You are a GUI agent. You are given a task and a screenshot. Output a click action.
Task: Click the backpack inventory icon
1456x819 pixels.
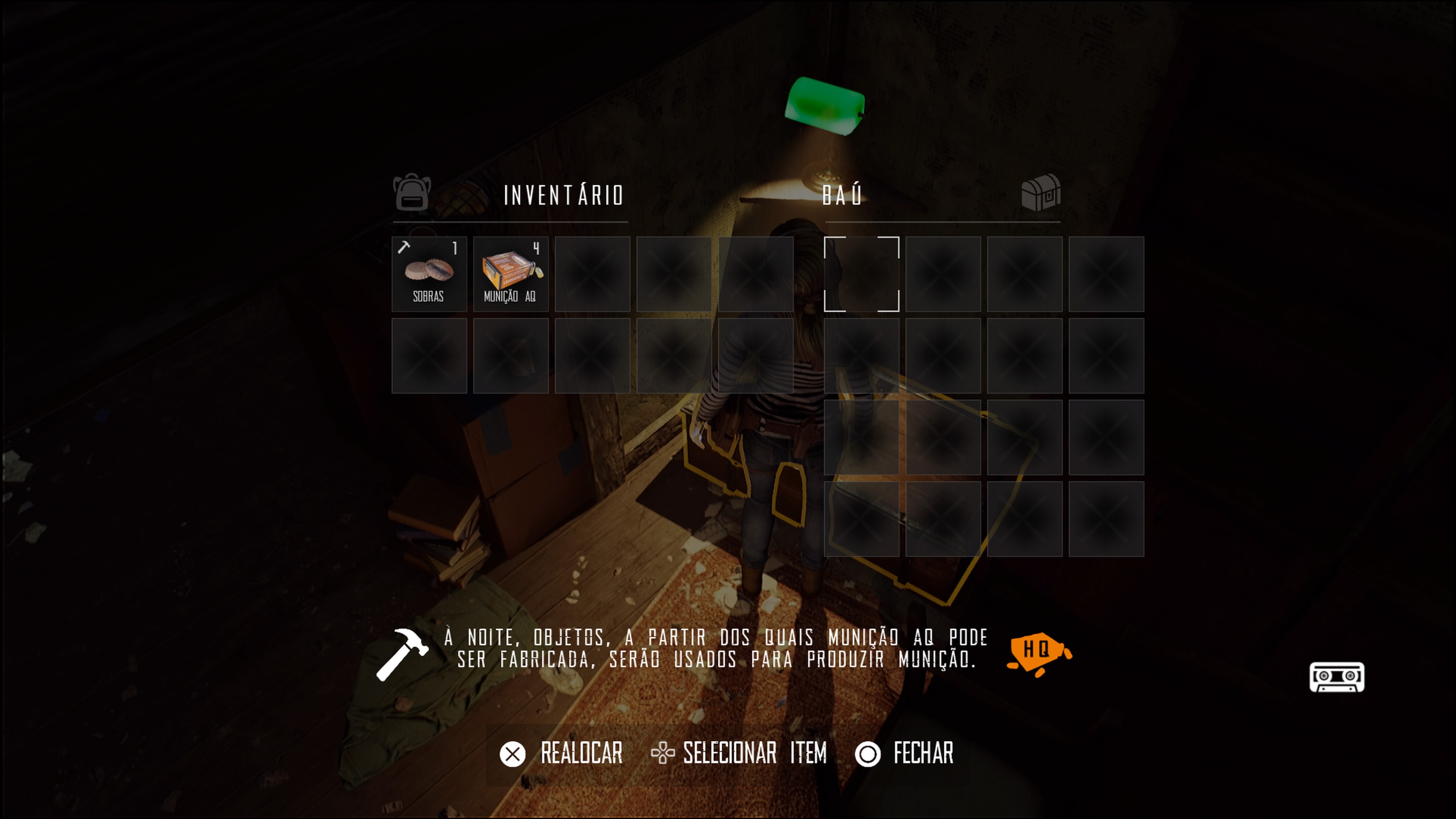pyautogui.click(x=411, y=195)
